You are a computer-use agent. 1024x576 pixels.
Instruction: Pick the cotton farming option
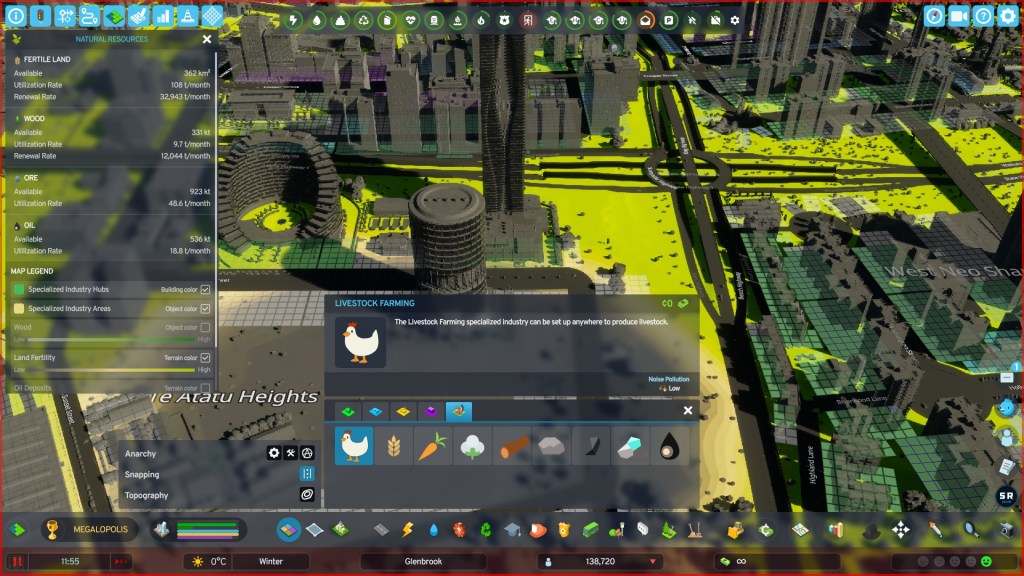click(470, 446)
